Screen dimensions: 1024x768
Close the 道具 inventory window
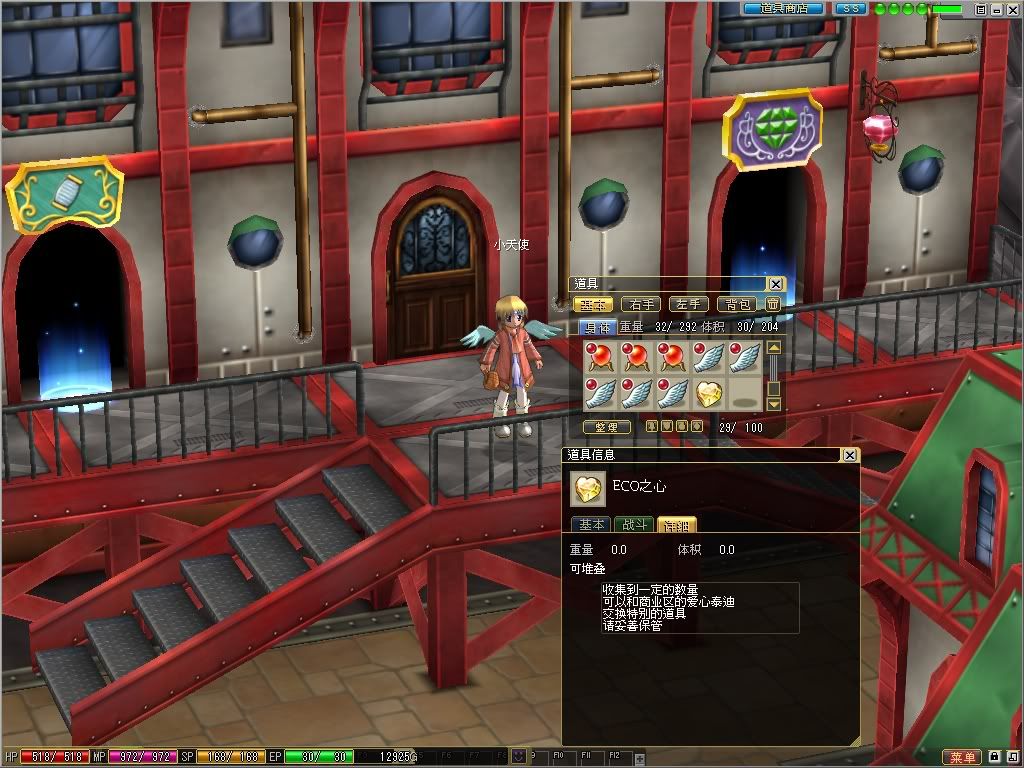[776, 284]
